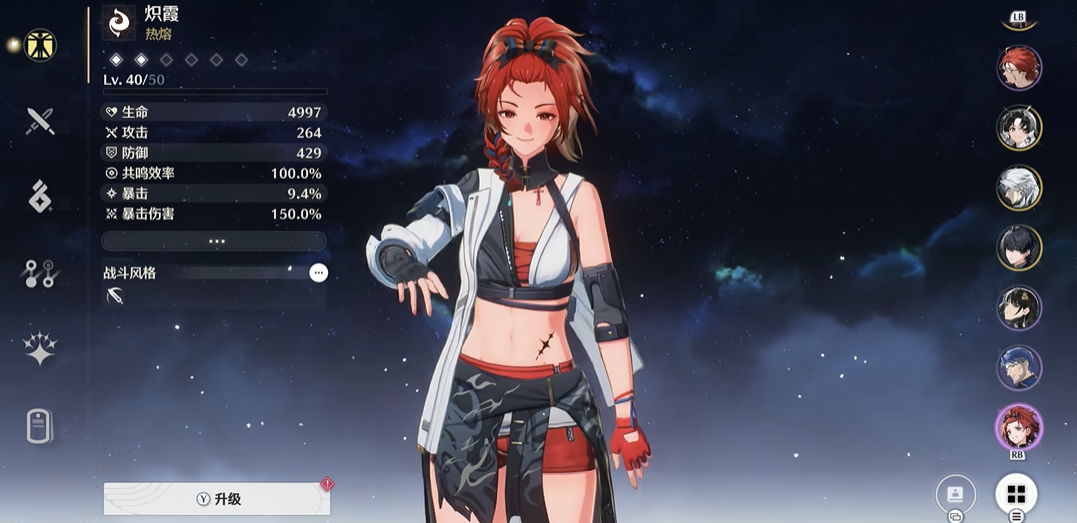
Task: Select Chixia's highlighted purple portrait
Action: 1019,427
